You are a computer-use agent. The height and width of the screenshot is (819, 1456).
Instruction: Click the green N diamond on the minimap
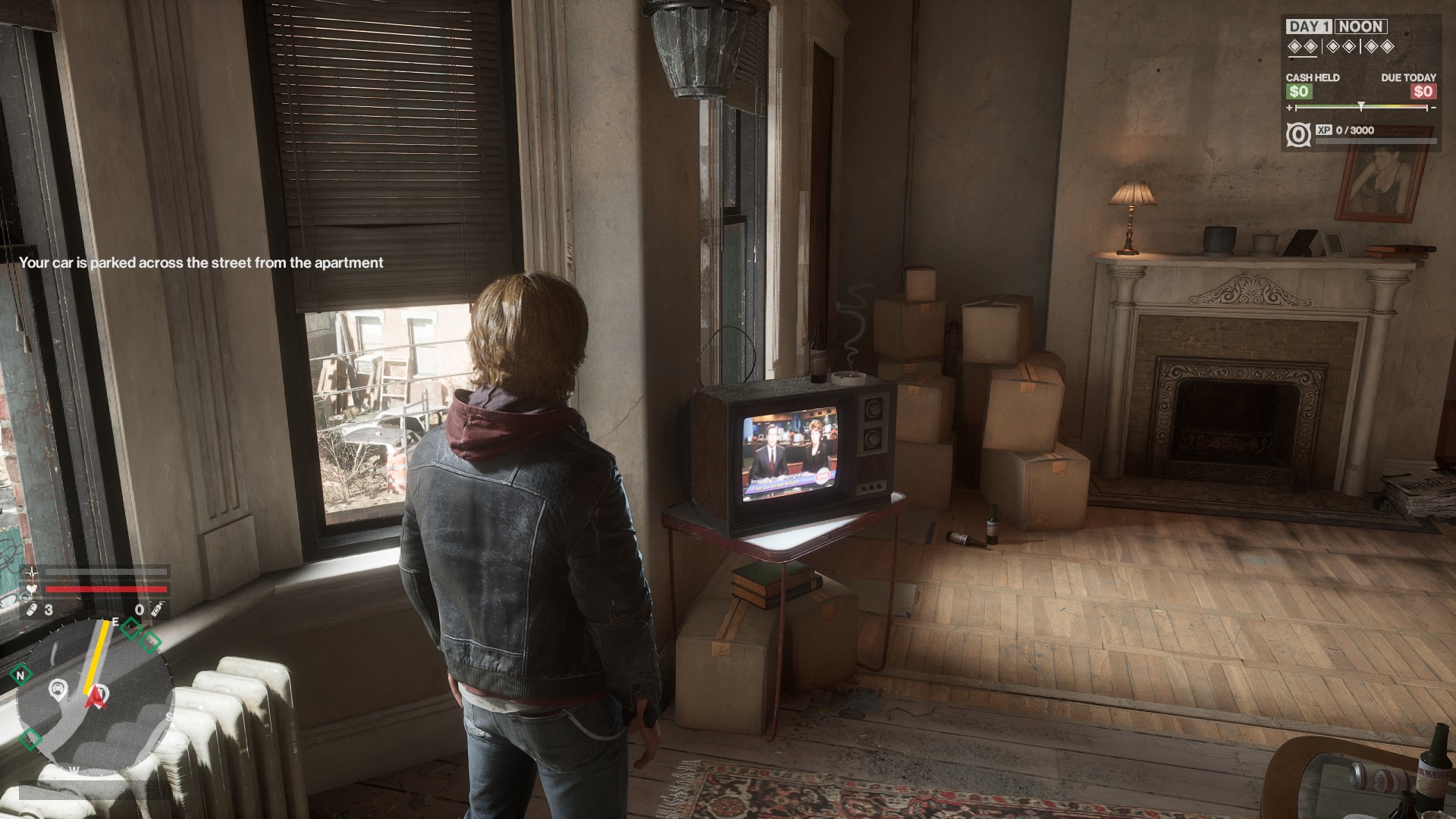21,674
